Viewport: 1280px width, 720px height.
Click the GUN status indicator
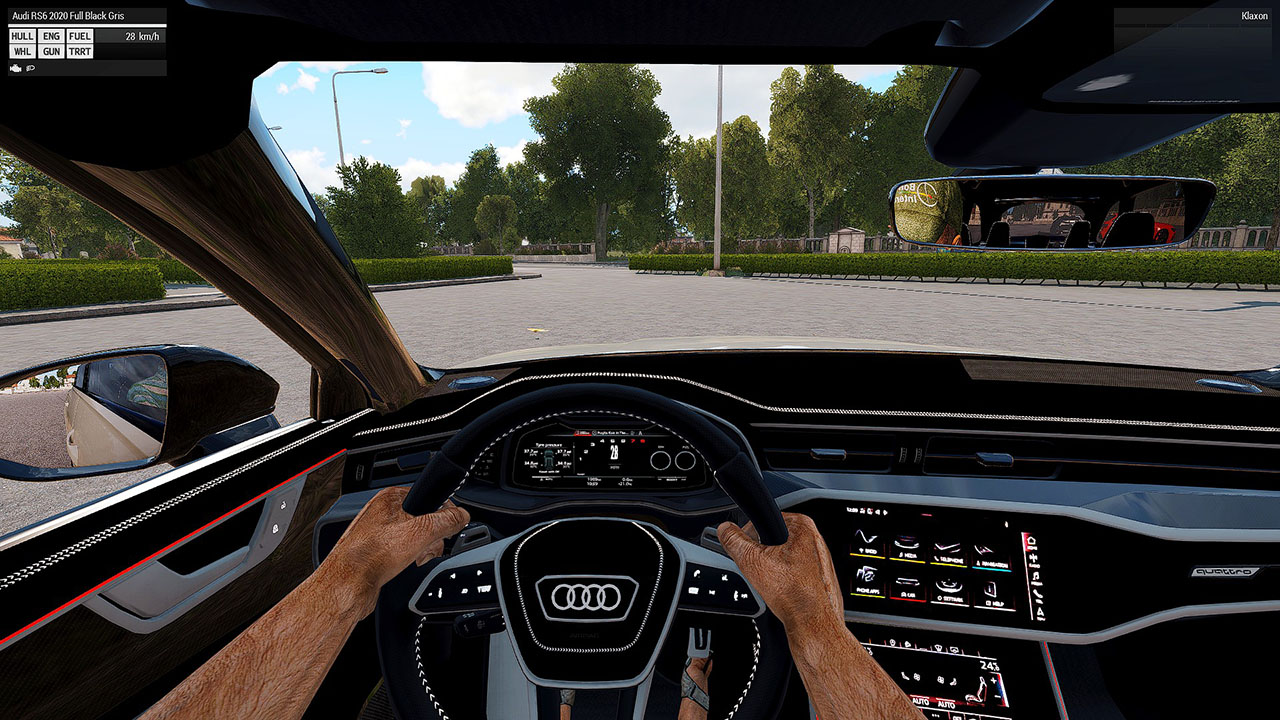click(52, 51)
